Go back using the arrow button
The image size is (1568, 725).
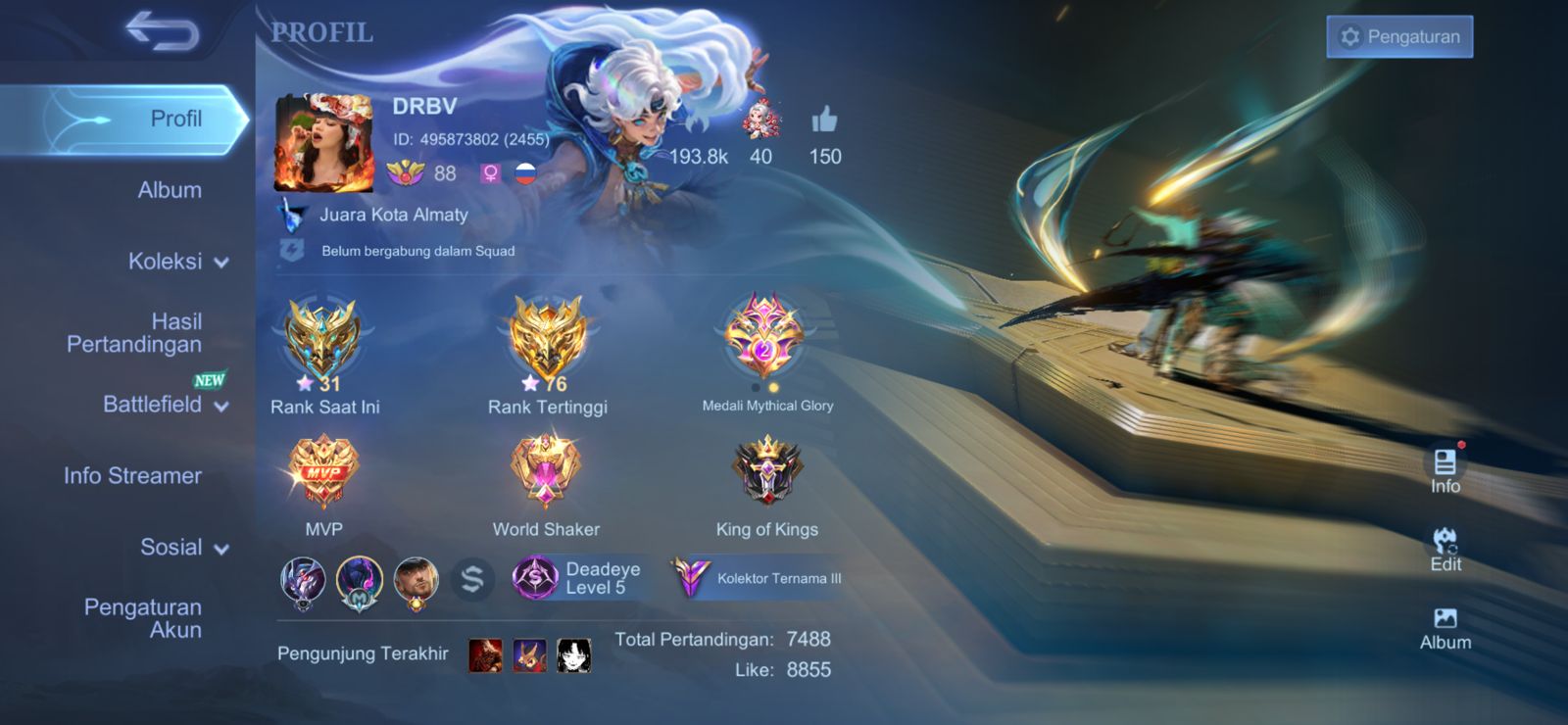[x=163, y=31]
